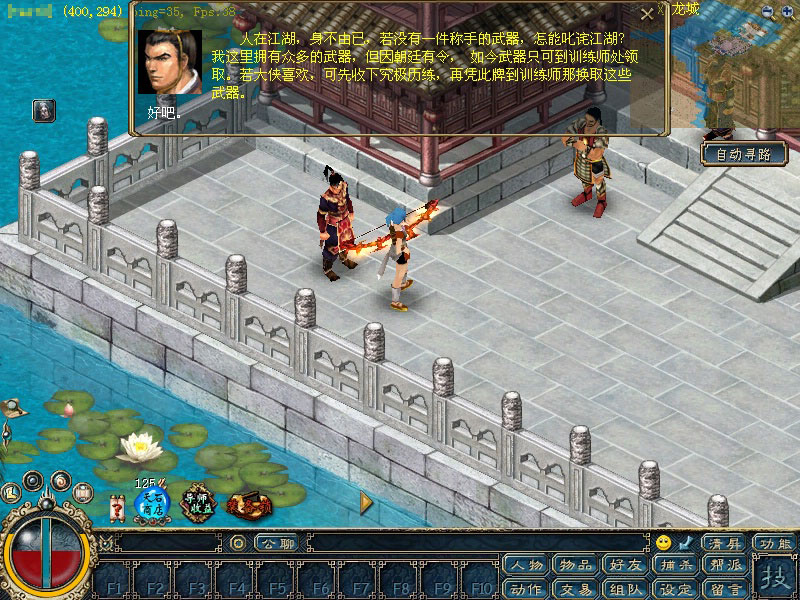Open the 物品 items bag

[577, 566]
